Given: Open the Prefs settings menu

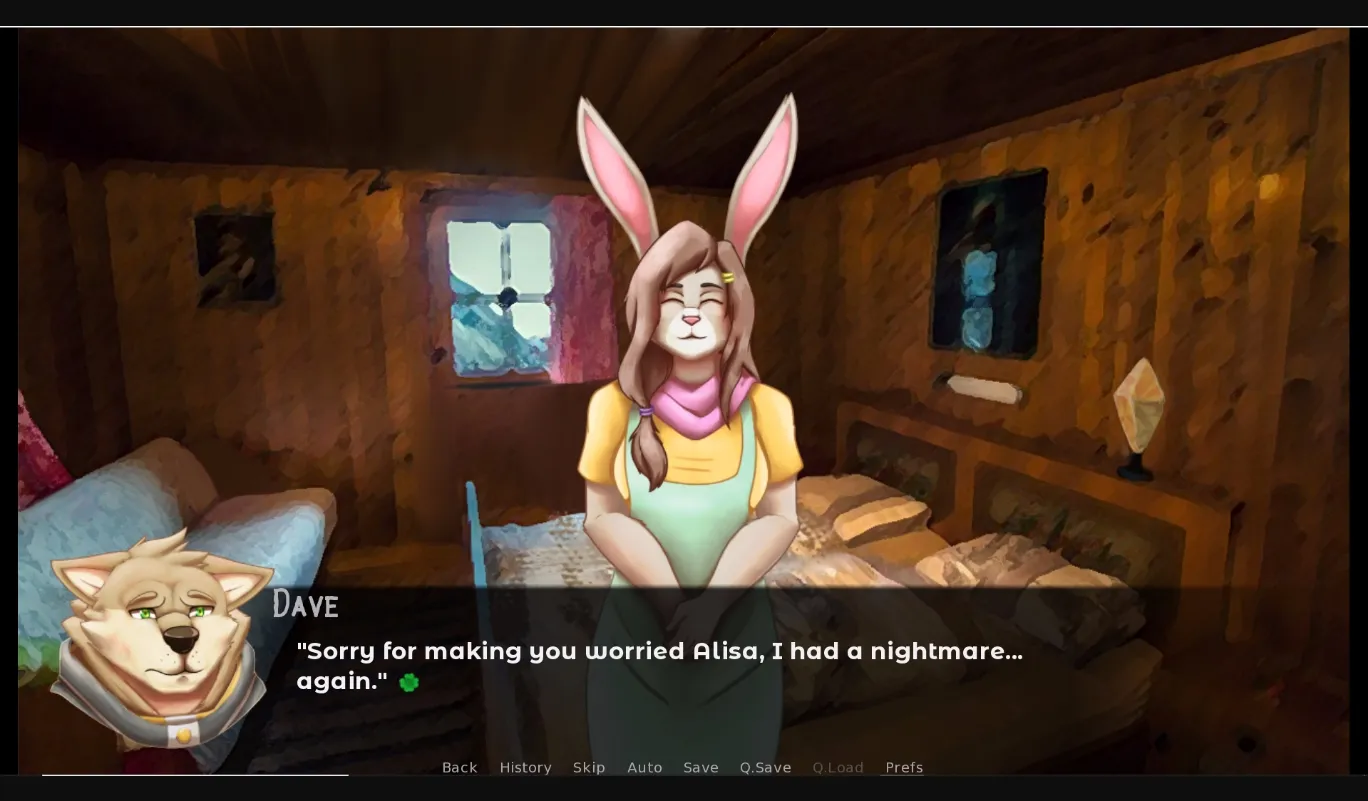Looking at the screenshot, I should [x=903, y=767].
